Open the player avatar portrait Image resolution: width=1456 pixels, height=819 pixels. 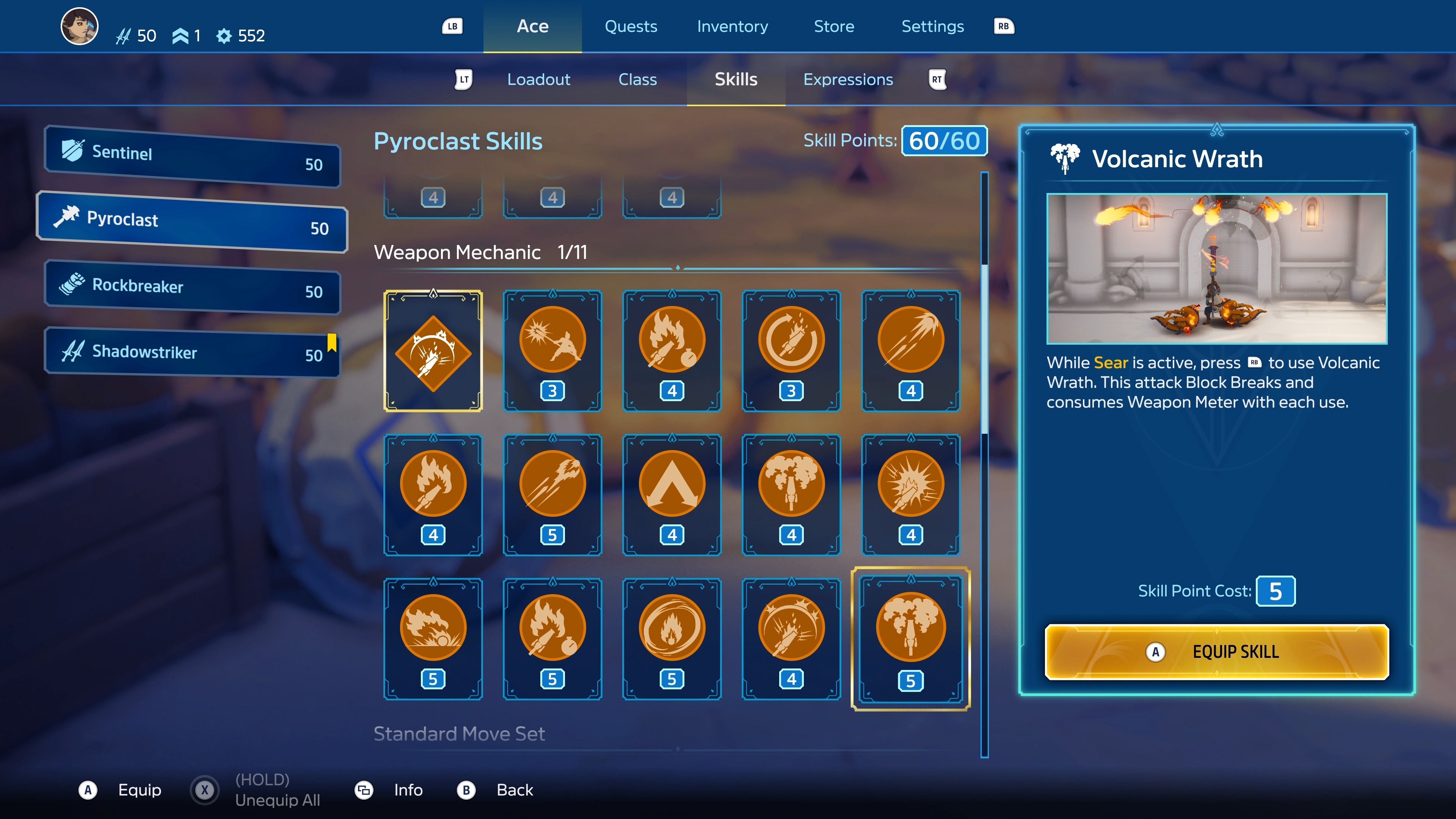click(x=80, y=27)
